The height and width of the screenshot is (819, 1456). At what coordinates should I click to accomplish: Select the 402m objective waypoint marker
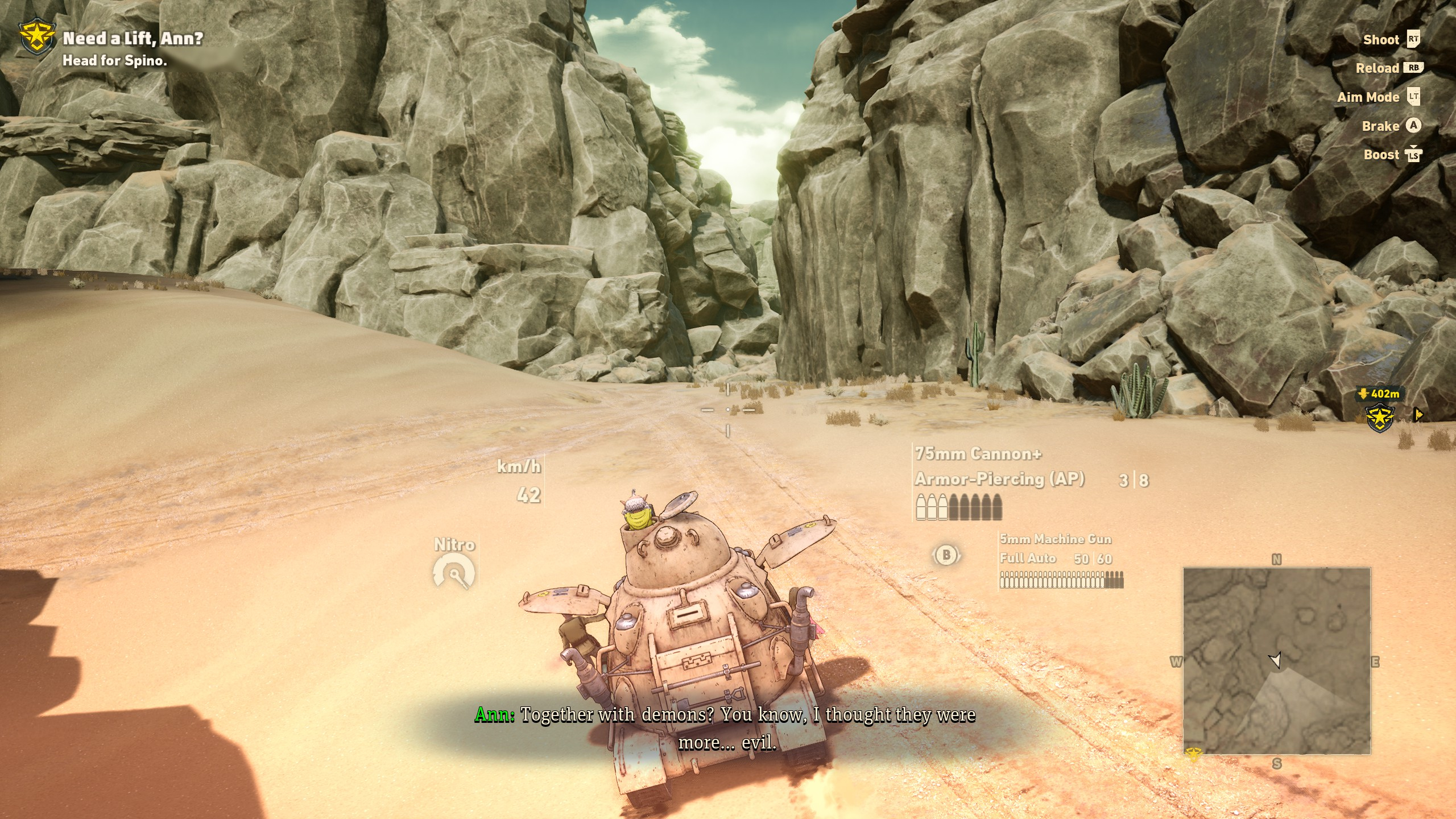[1380, 416]
